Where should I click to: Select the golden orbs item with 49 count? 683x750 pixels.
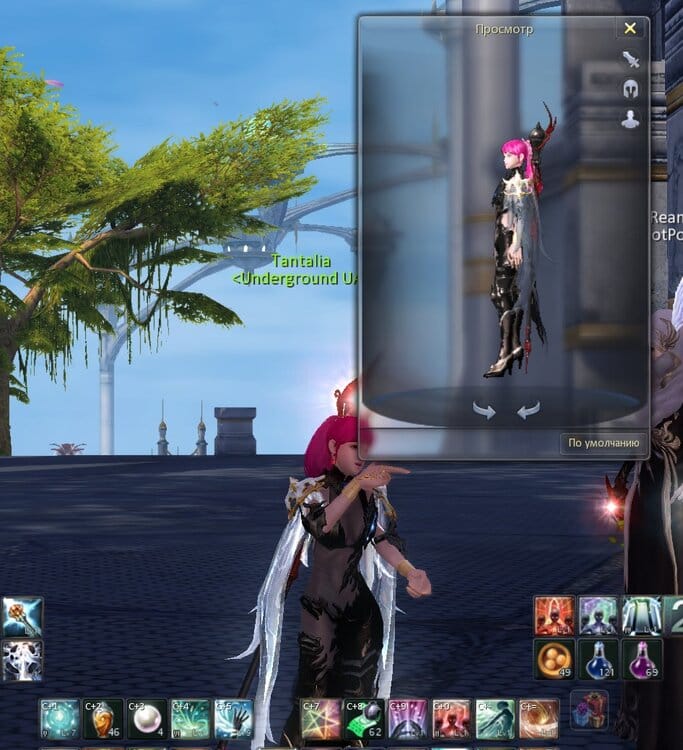coord(553,659)
